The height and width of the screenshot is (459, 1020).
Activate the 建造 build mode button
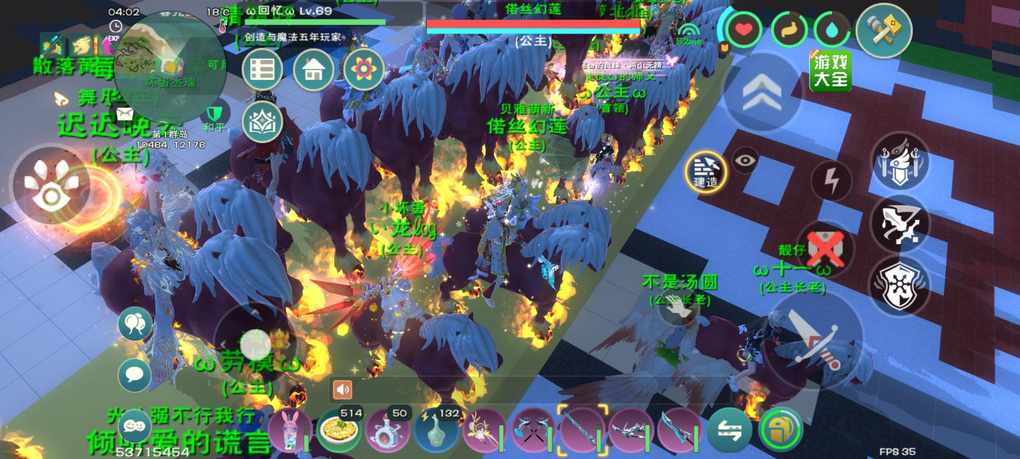[x=706, y=170]
